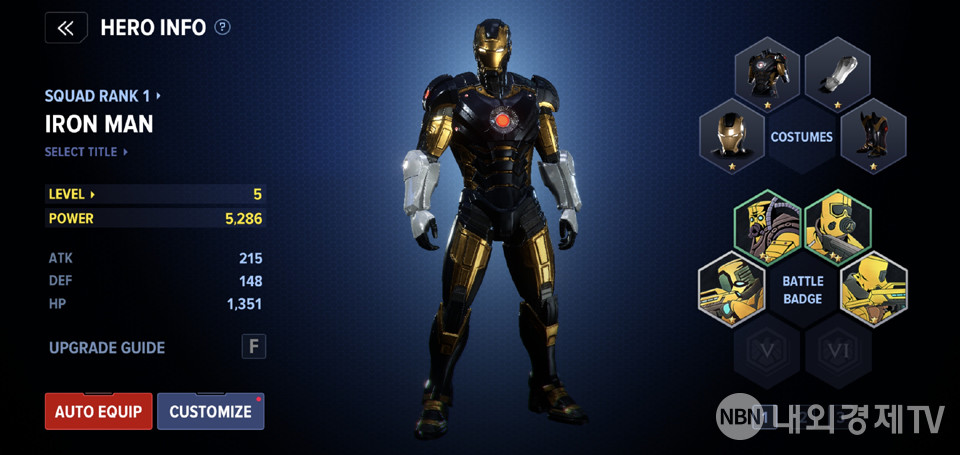The image size is (960, 455).
Task: Open the locked battle badge slot V
Action: coord(767,351)
